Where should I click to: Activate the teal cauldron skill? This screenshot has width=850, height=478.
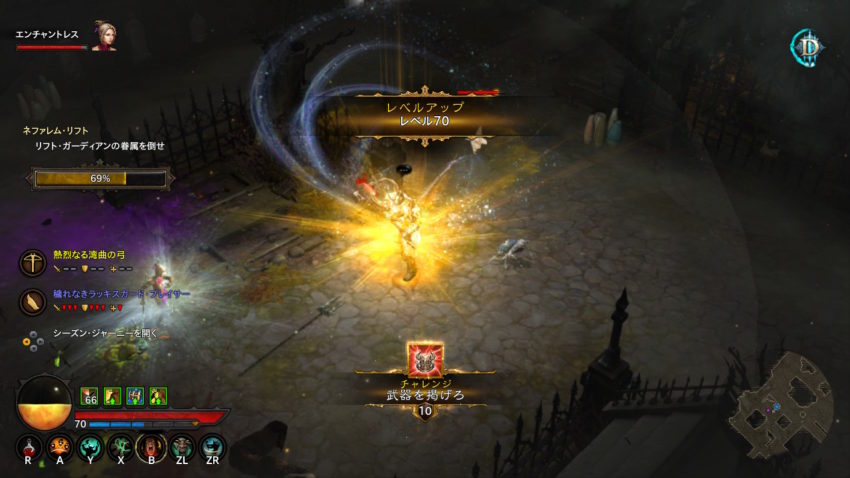tap(213, 447)
